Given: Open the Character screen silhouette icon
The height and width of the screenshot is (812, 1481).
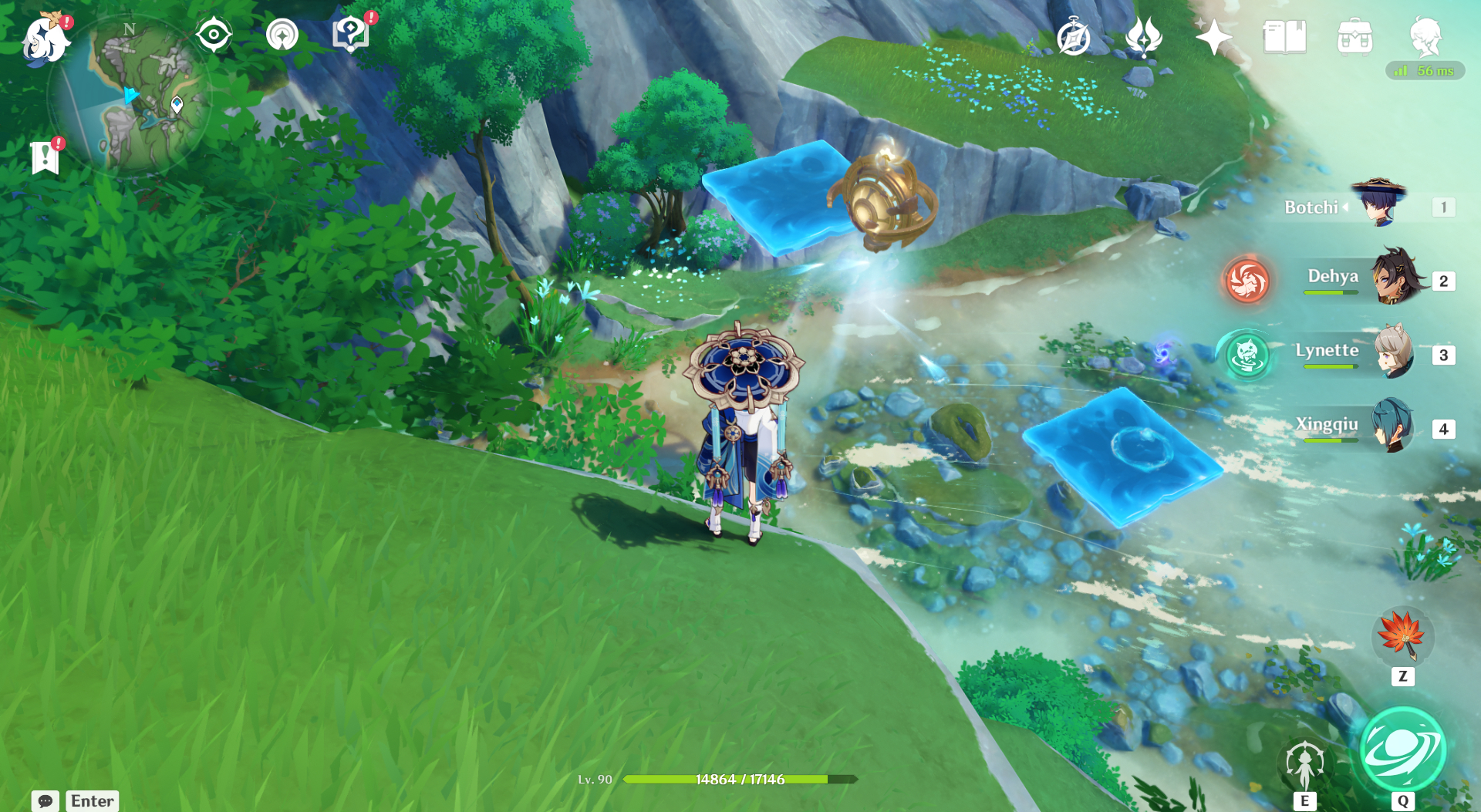Looking at the screenshot, I should click(1427, 39).
